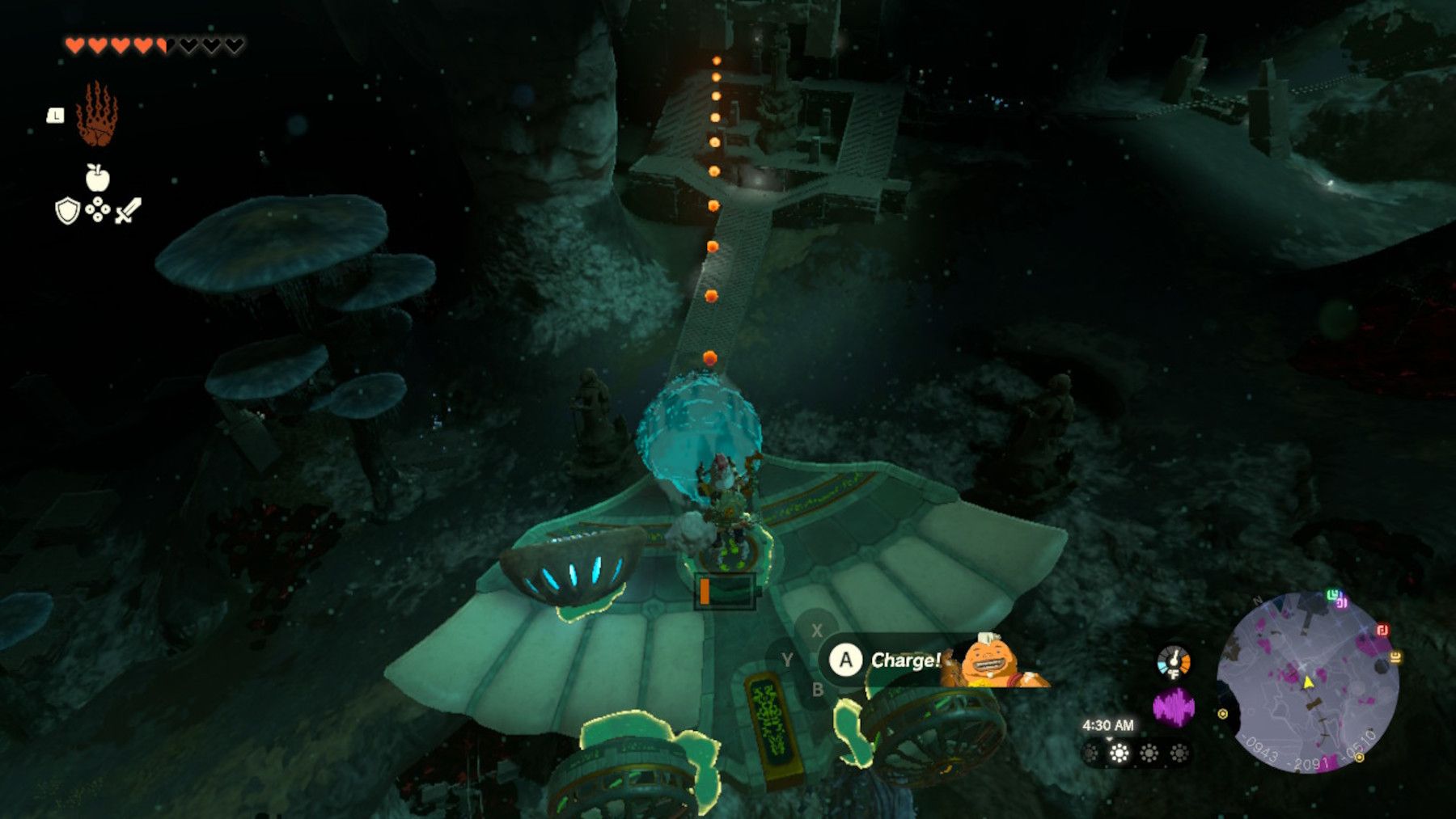Toggle the fifth partially-filled heart

(160, 45)
